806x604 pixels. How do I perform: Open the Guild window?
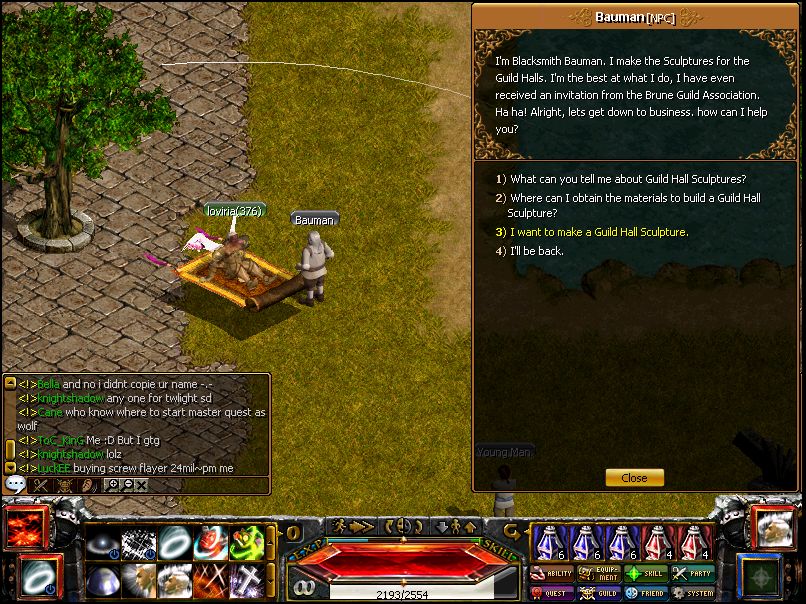[600, 593]
